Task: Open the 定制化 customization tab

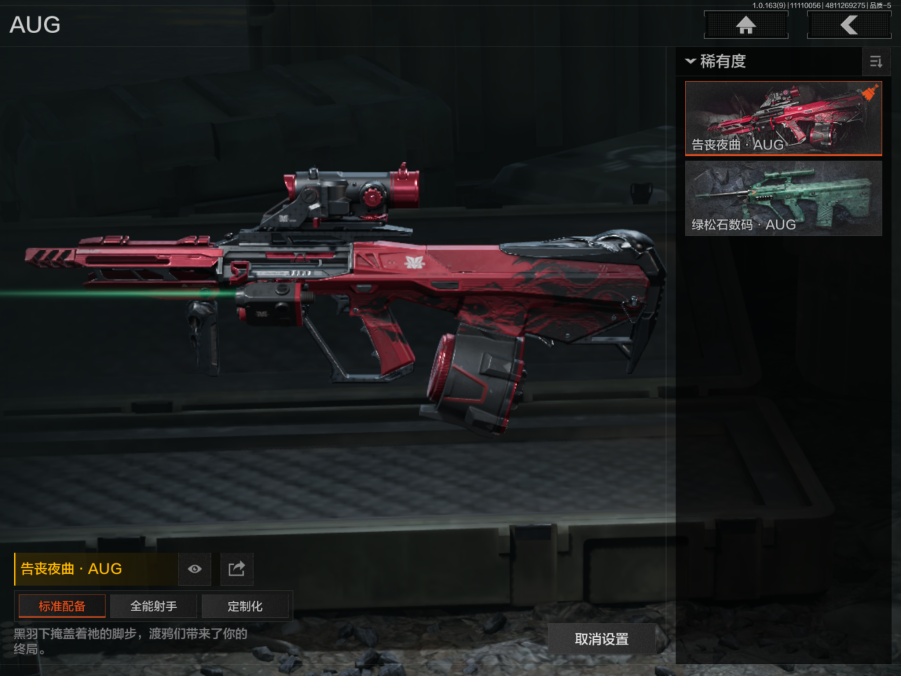Action: (245, 606)
